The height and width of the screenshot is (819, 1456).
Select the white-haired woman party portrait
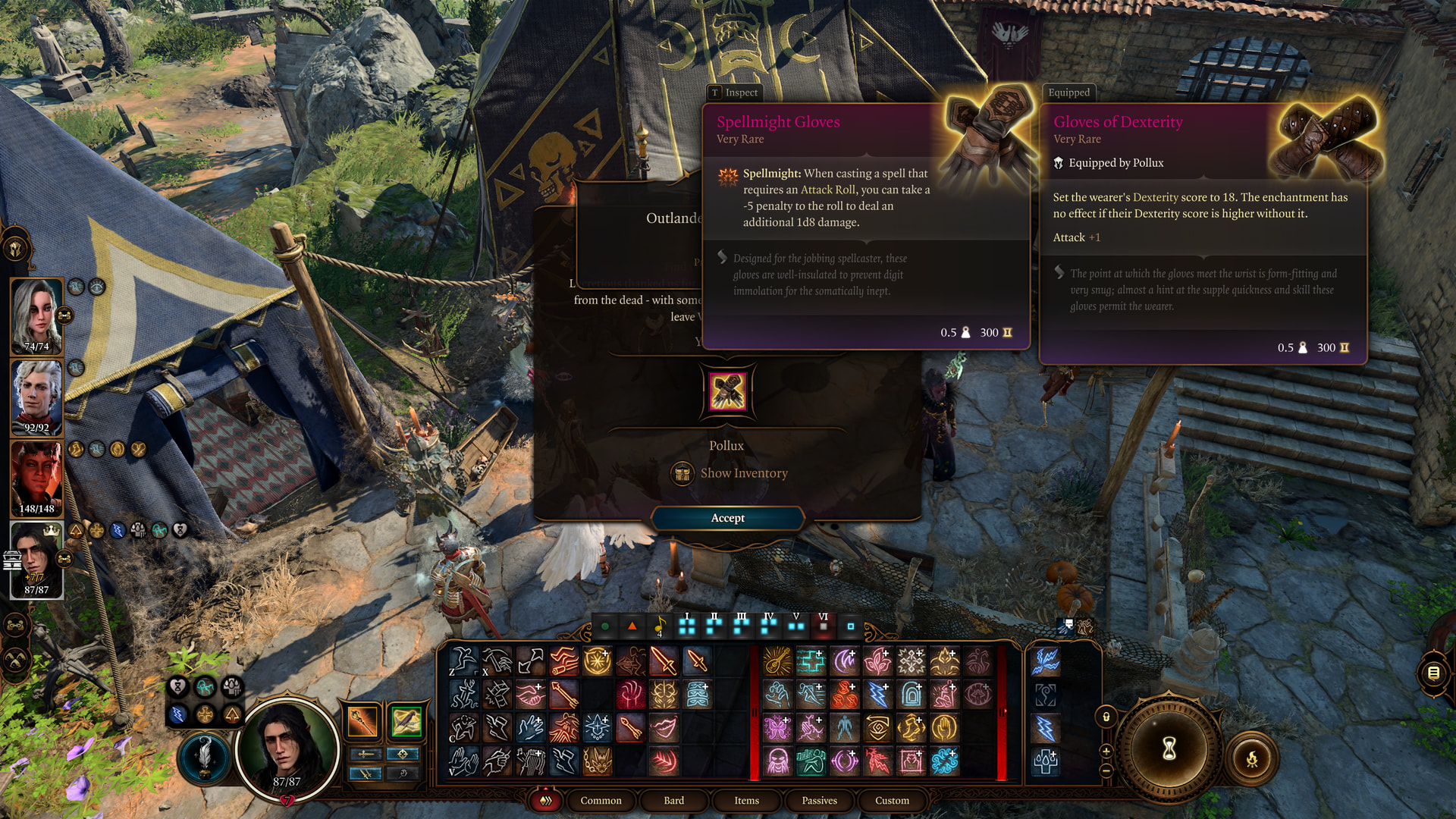pos(36,315)
